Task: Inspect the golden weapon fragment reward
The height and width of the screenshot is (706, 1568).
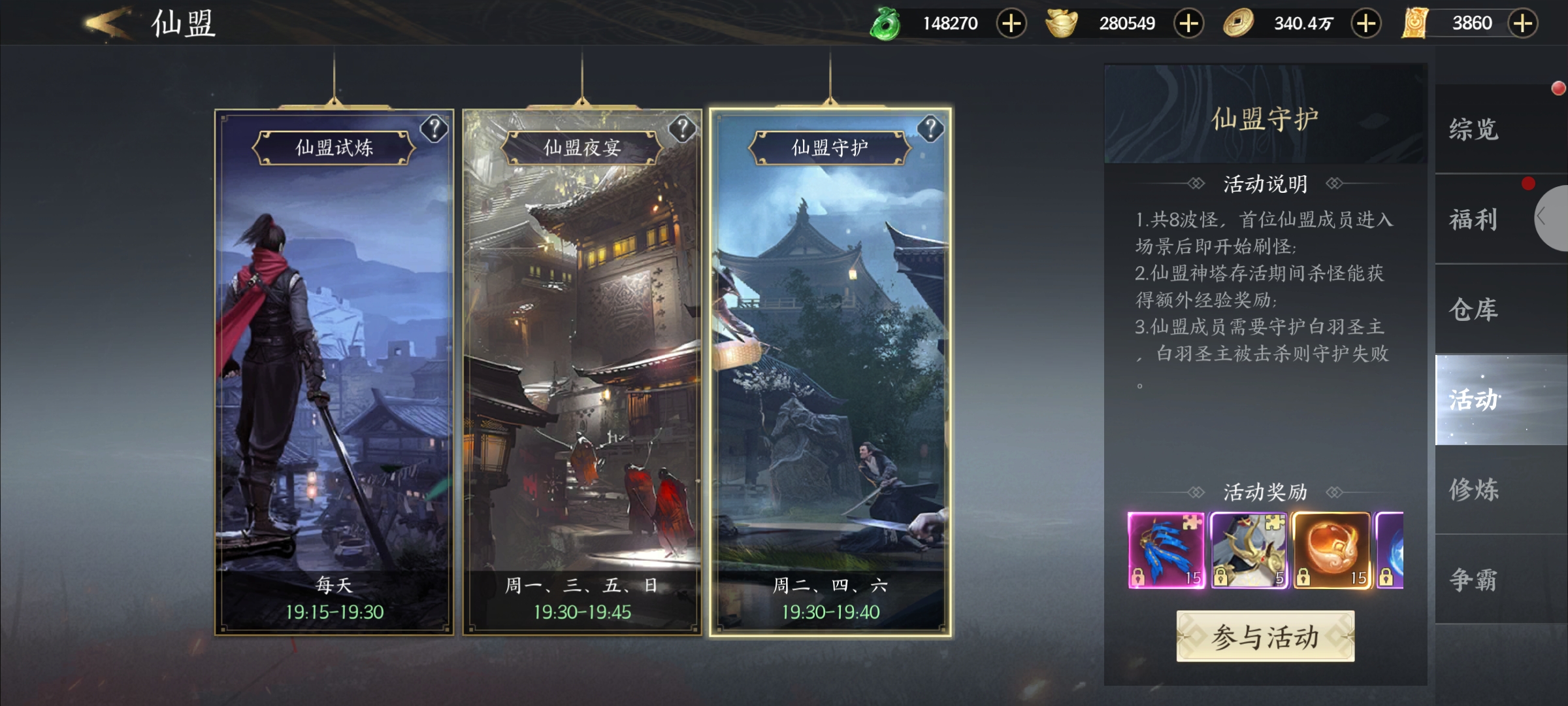Action: 1249,550
